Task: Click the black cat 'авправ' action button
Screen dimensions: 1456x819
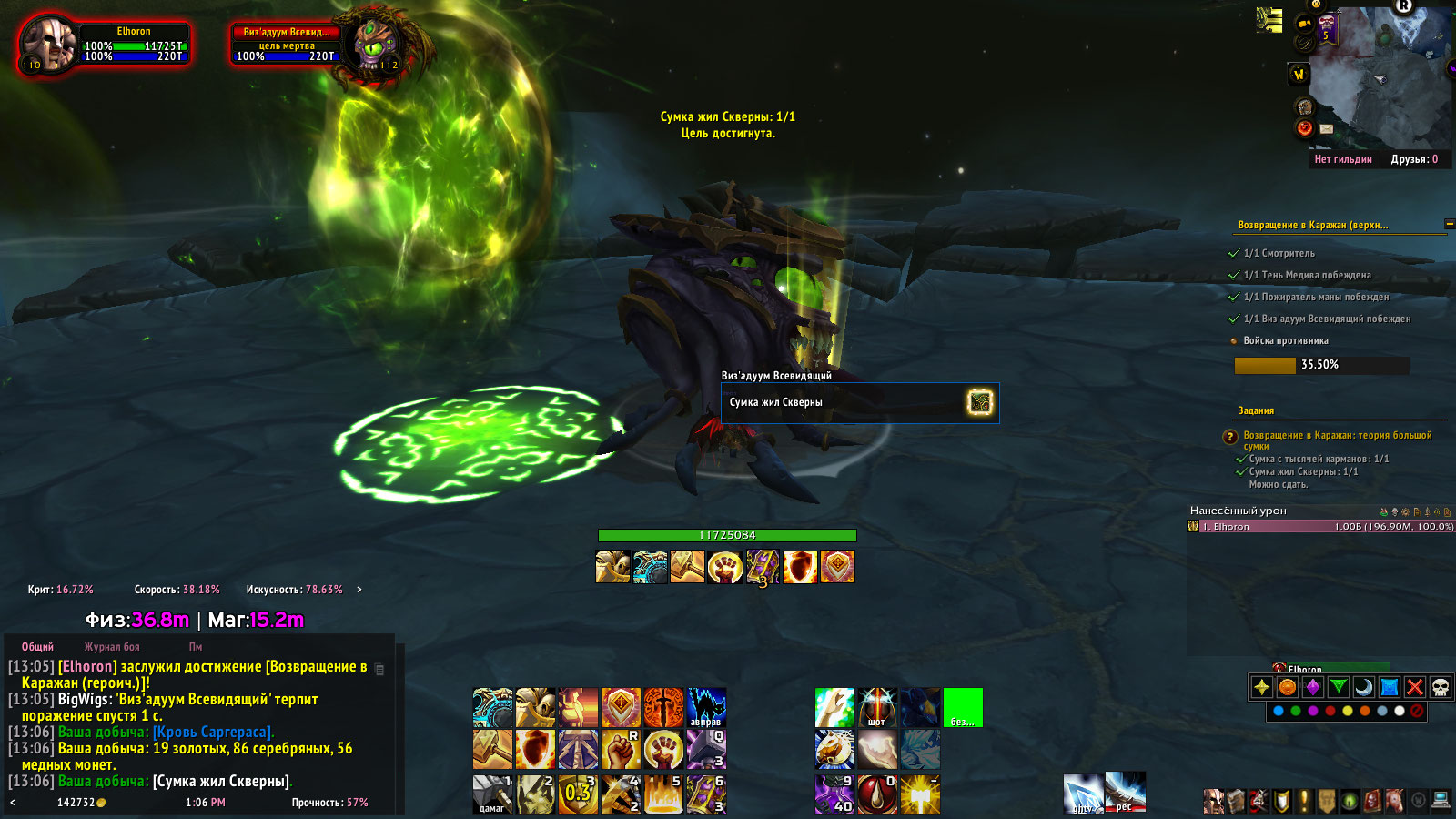Action: (x=706, y=707)
